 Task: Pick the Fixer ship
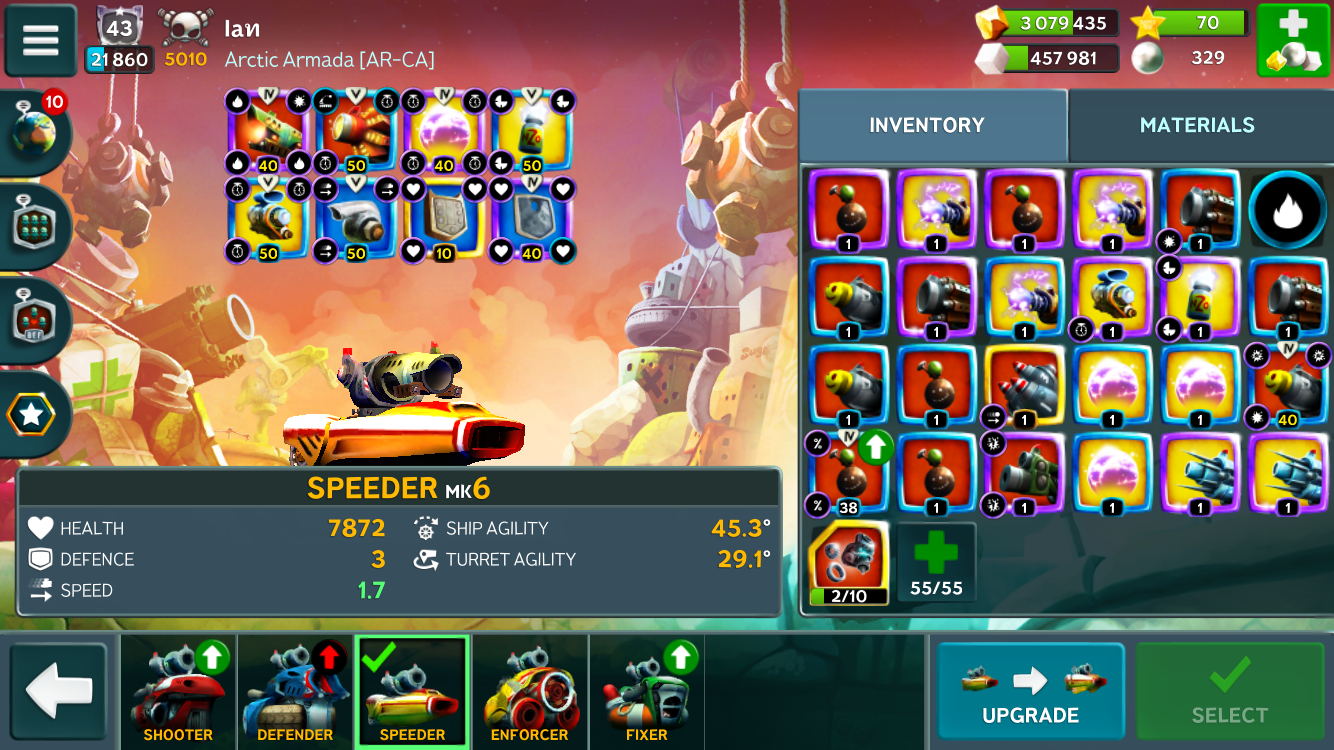[x=646, y=690]
